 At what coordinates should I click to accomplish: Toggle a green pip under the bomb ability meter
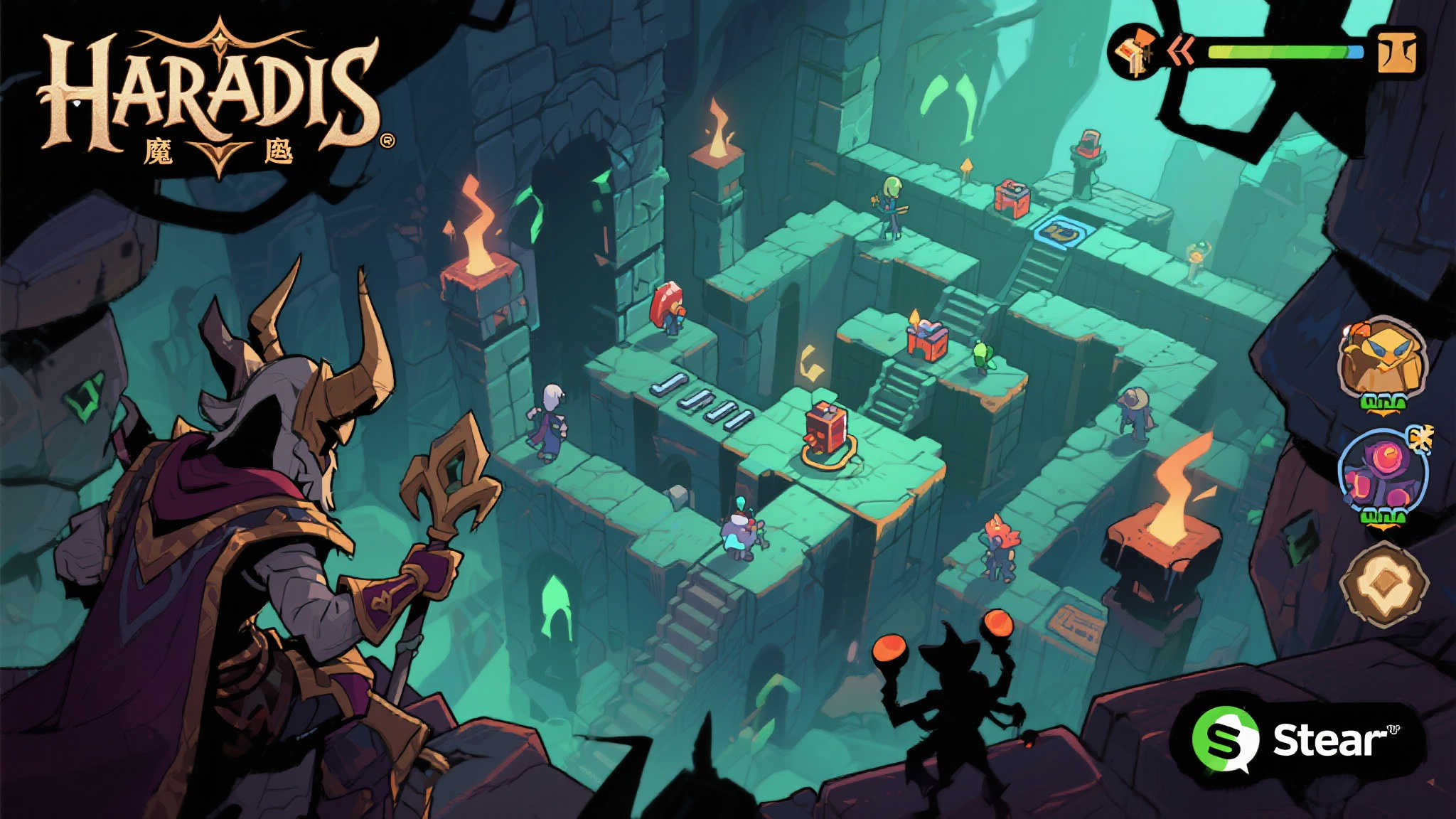1383,515
